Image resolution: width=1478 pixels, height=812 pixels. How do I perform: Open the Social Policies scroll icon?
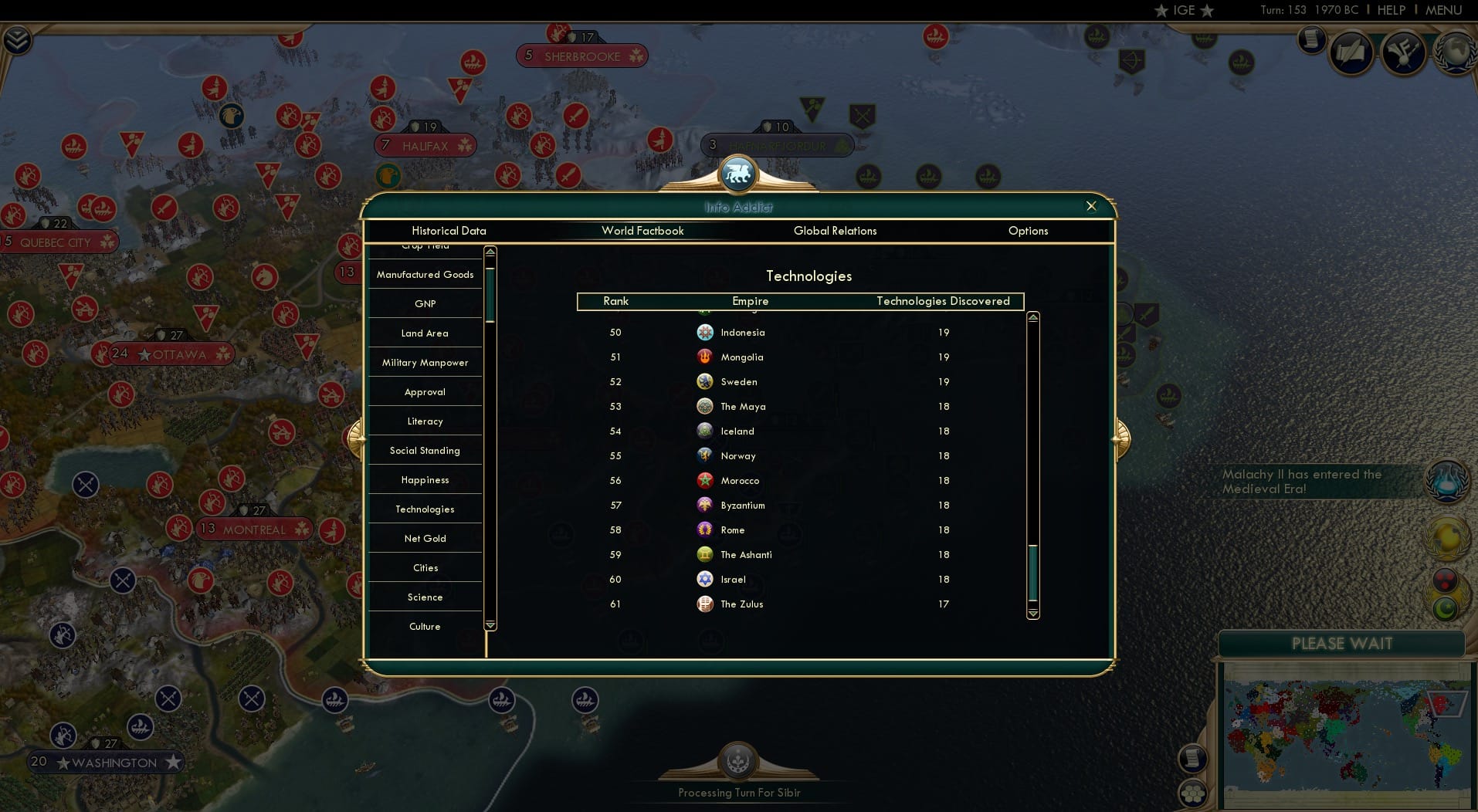click(x=1311, y=40)
